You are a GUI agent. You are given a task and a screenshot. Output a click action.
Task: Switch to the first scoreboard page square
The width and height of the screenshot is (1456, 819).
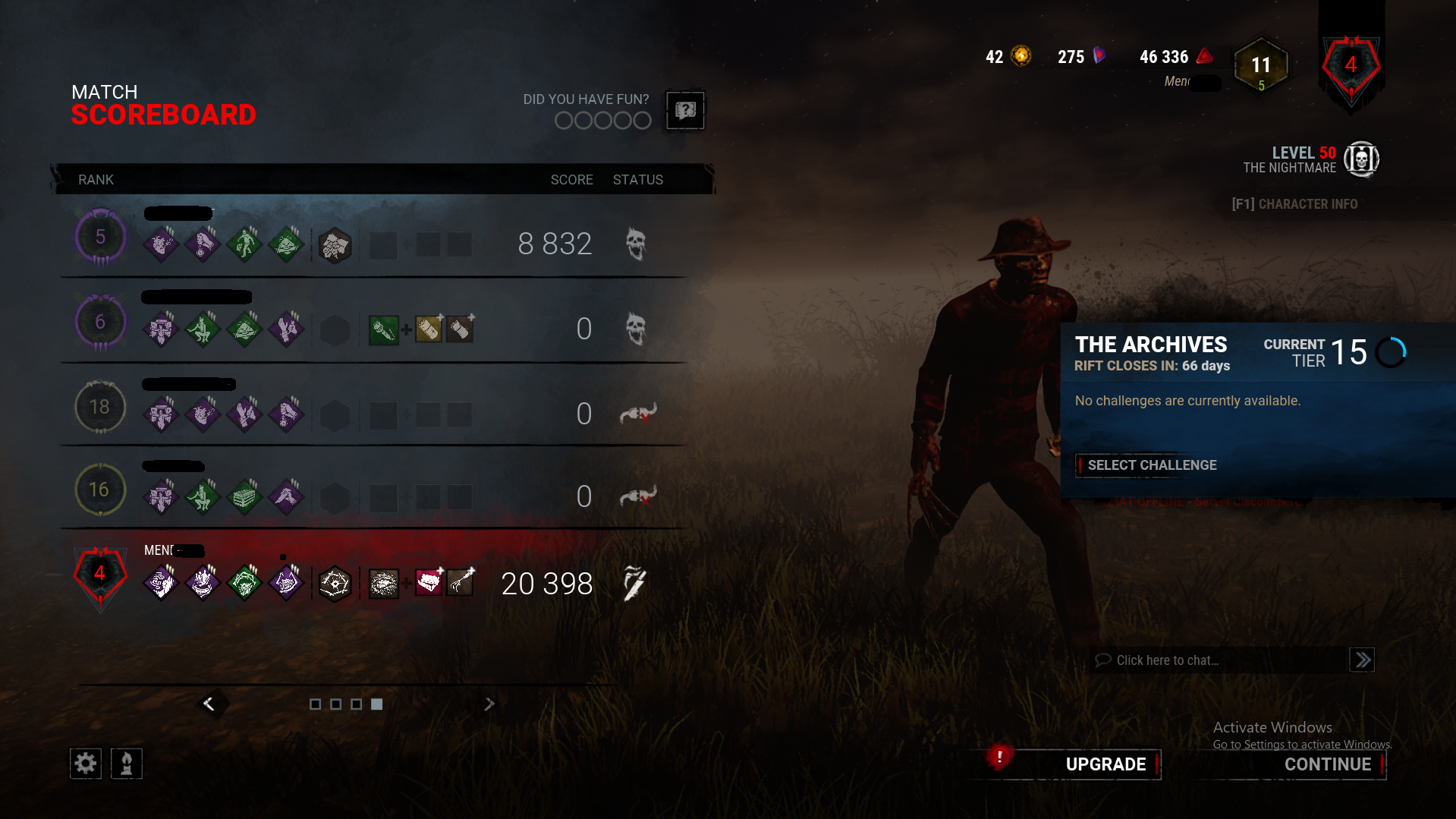point(316,704)
